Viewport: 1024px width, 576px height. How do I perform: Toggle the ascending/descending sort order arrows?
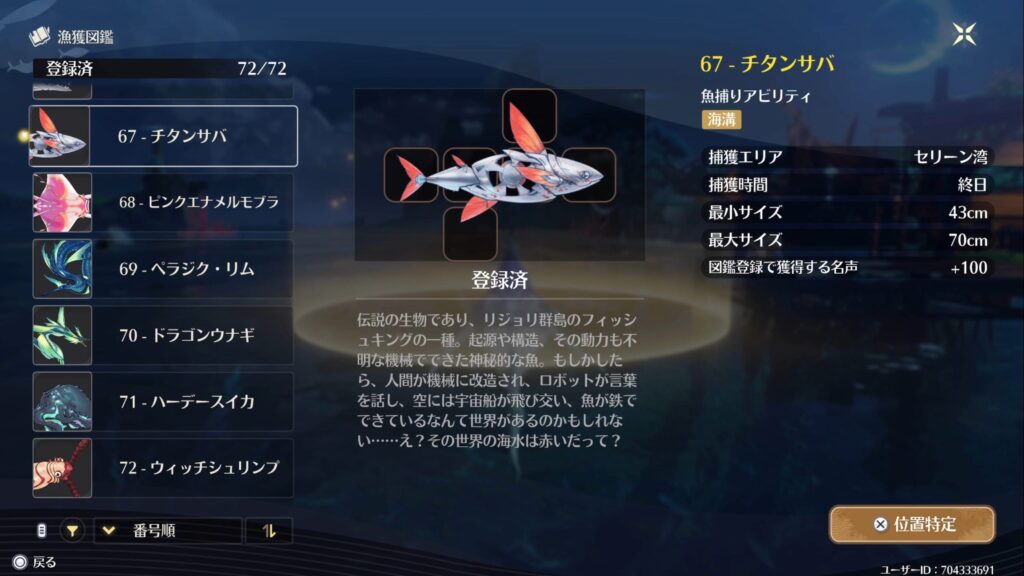click(x=268, y=531)
